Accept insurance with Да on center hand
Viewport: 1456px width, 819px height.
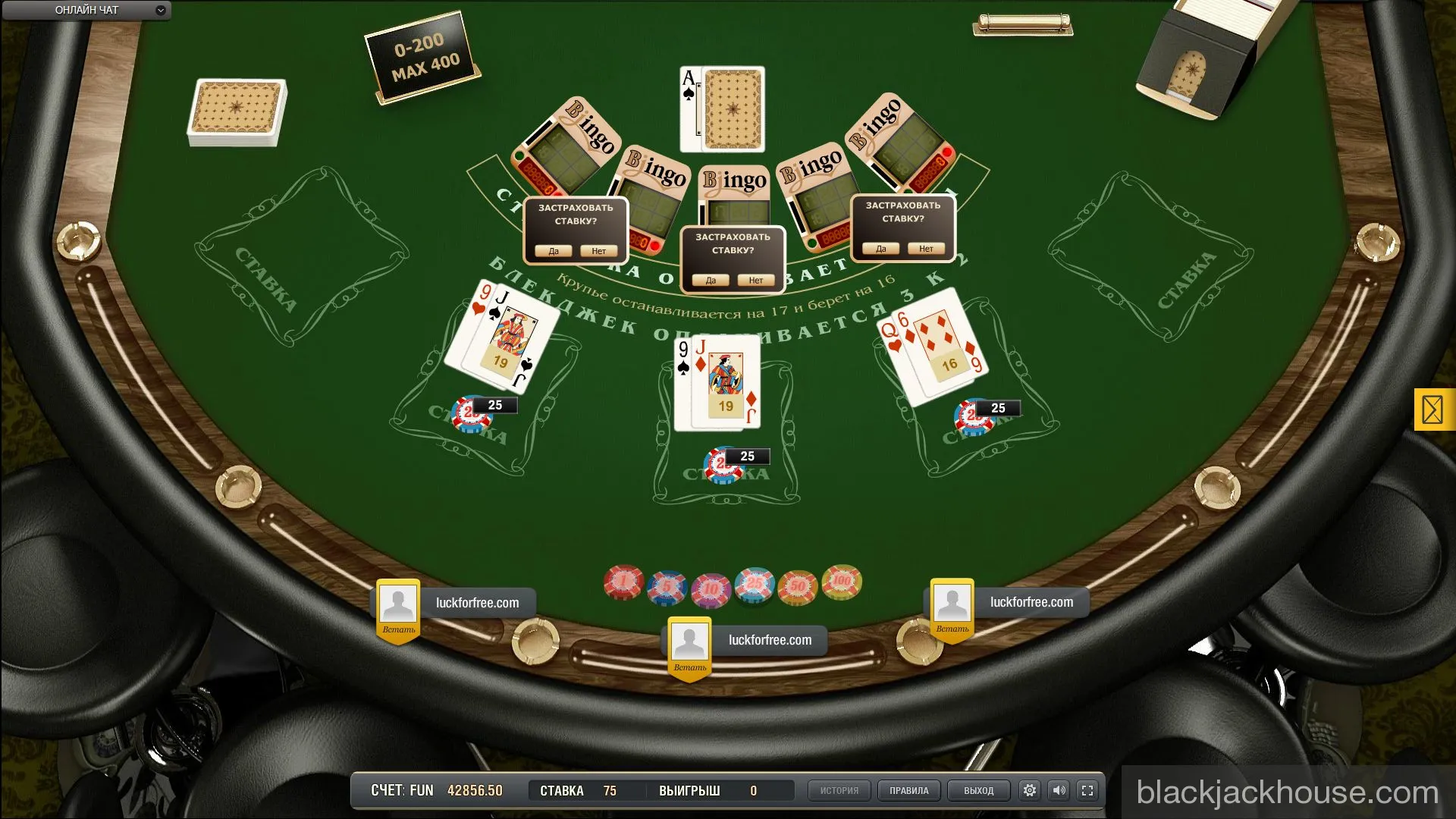(710, 280)
